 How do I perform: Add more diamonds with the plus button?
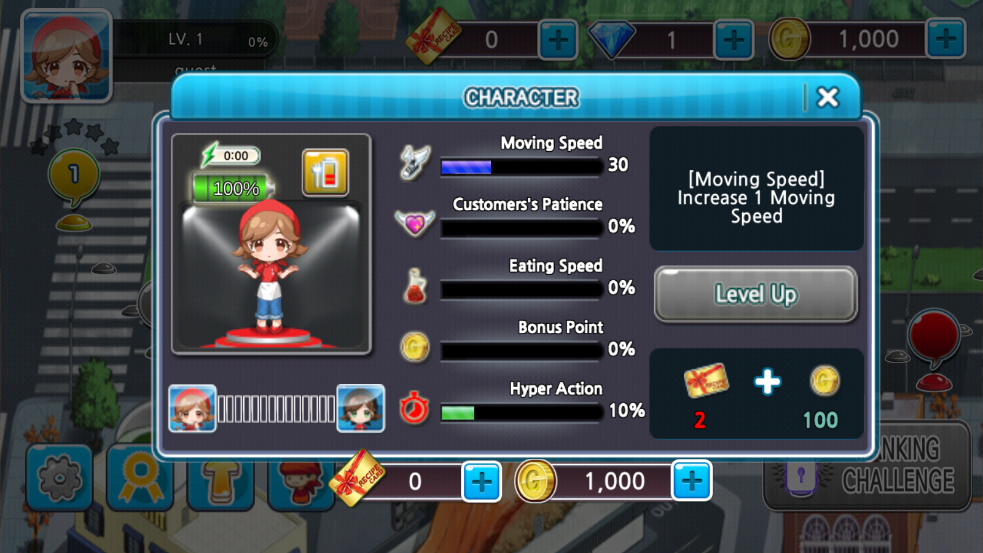(x=733, y=40)
